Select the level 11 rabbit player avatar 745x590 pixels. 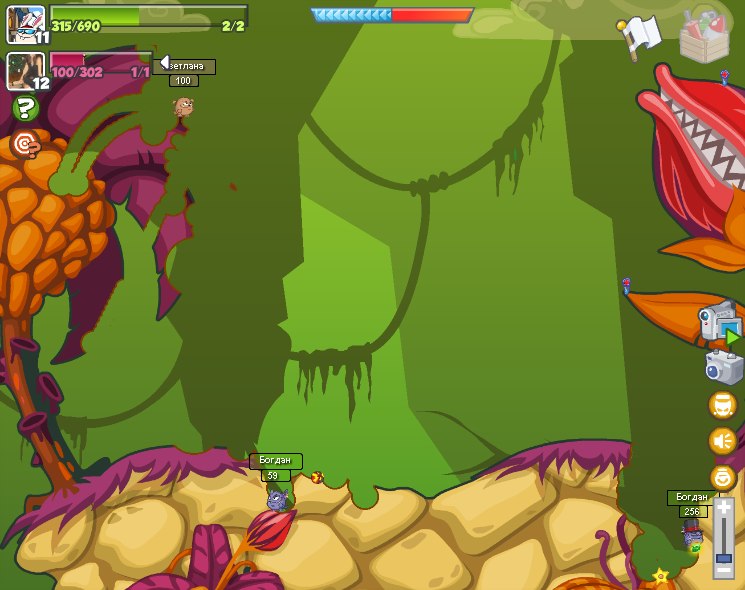25,24
